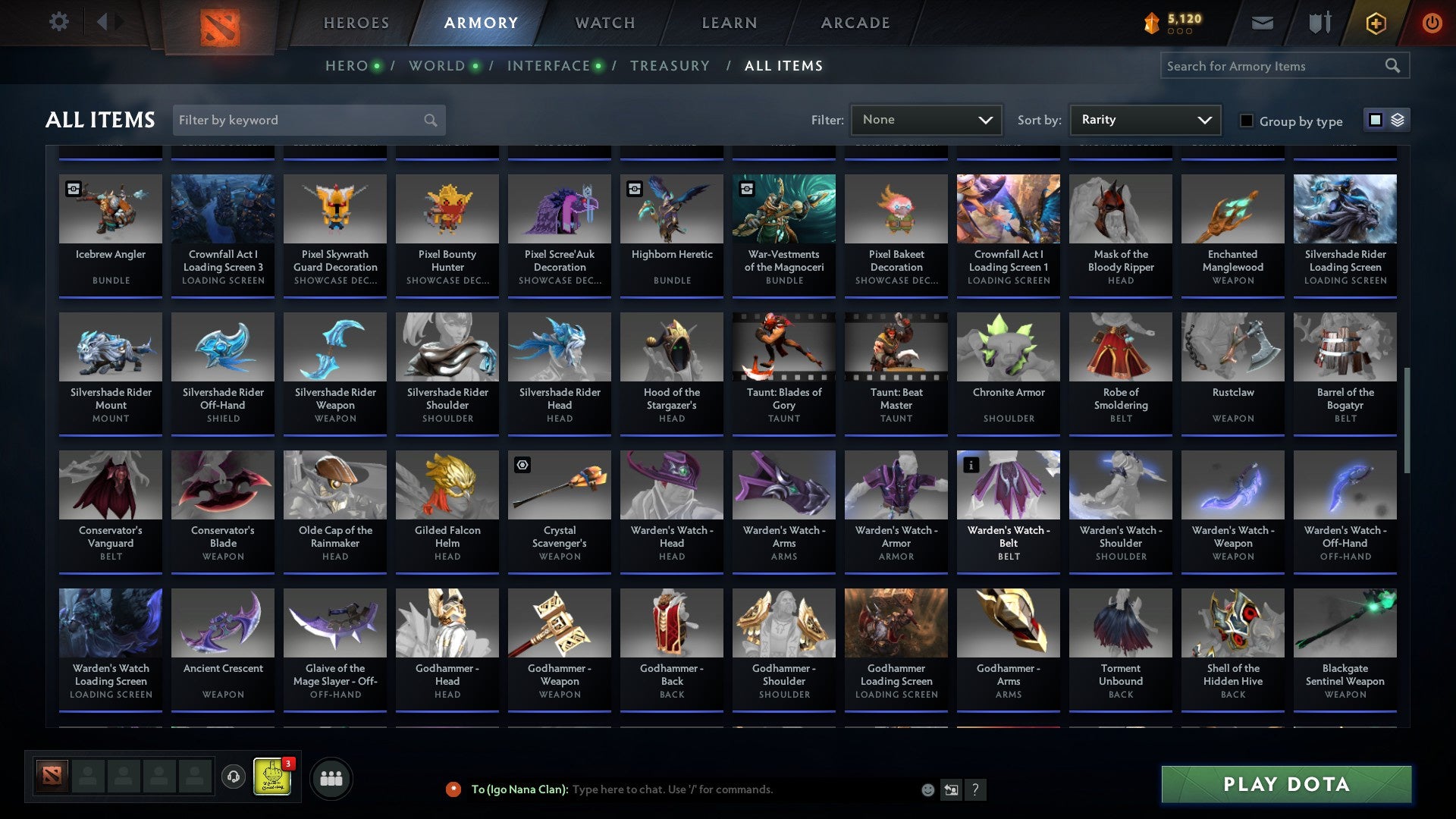Open the friends list icon
The height and width of the screenshot is (819, 1456).
click(330, 777)
